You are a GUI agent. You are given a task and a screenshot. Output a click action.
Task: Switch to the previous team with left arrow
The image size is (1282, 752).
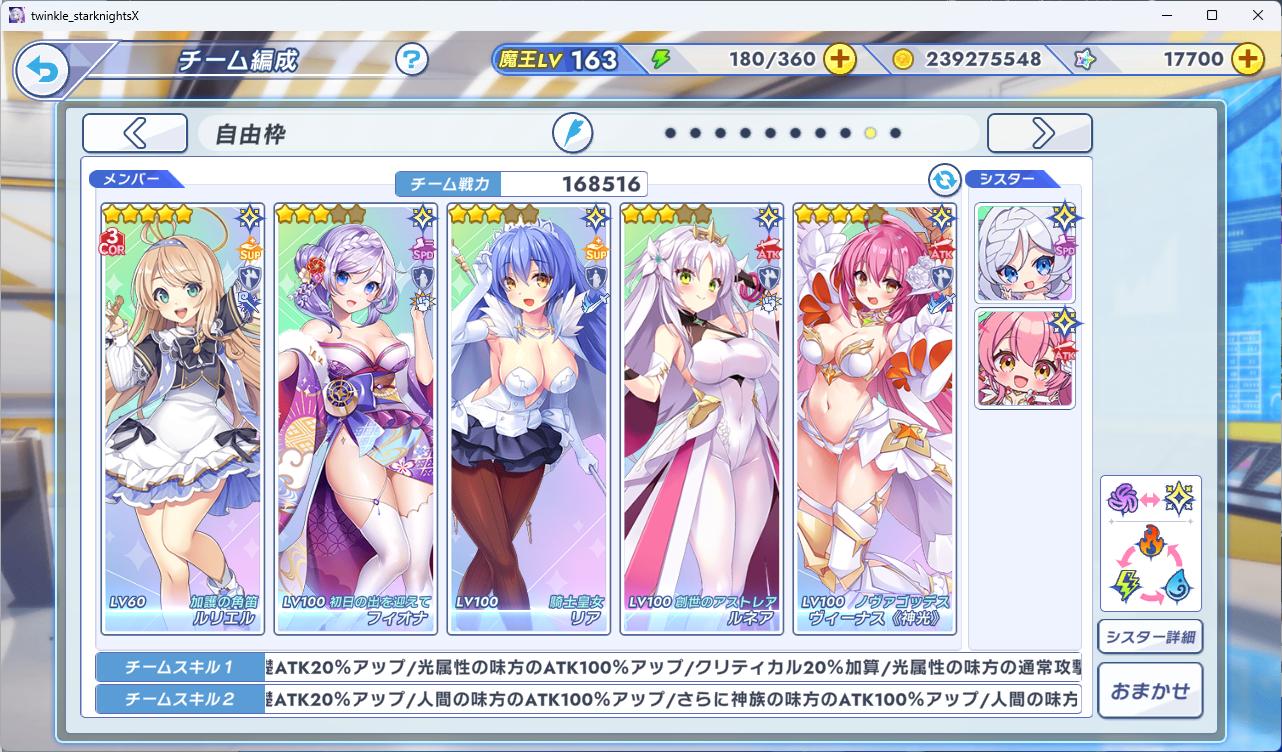(x=135, y=133)
